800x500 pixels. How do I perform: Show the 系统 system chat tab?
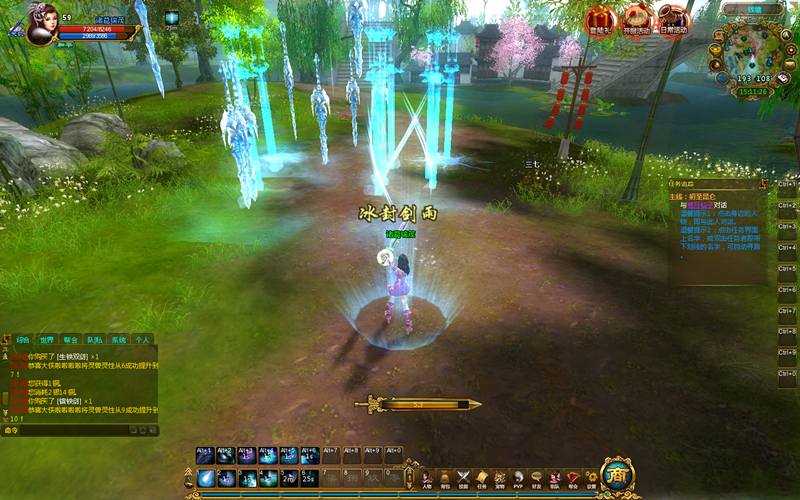click(x=118, y=340)
